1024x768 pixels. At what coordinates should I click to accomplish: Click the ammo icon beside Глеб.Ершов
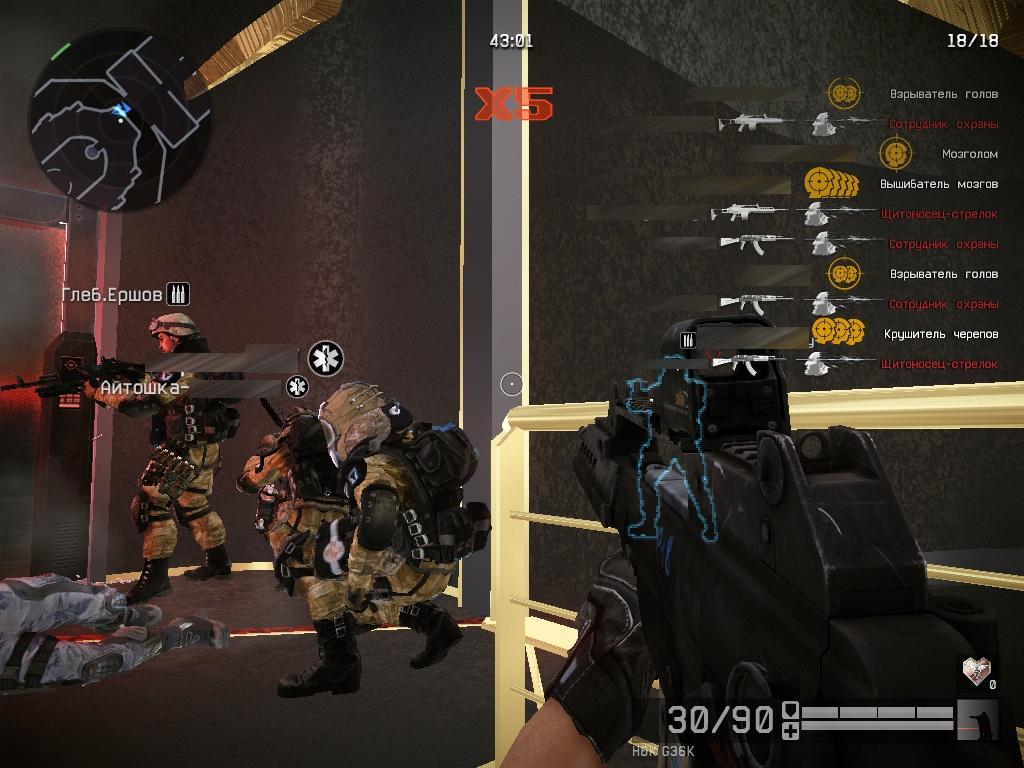[178, 293]
